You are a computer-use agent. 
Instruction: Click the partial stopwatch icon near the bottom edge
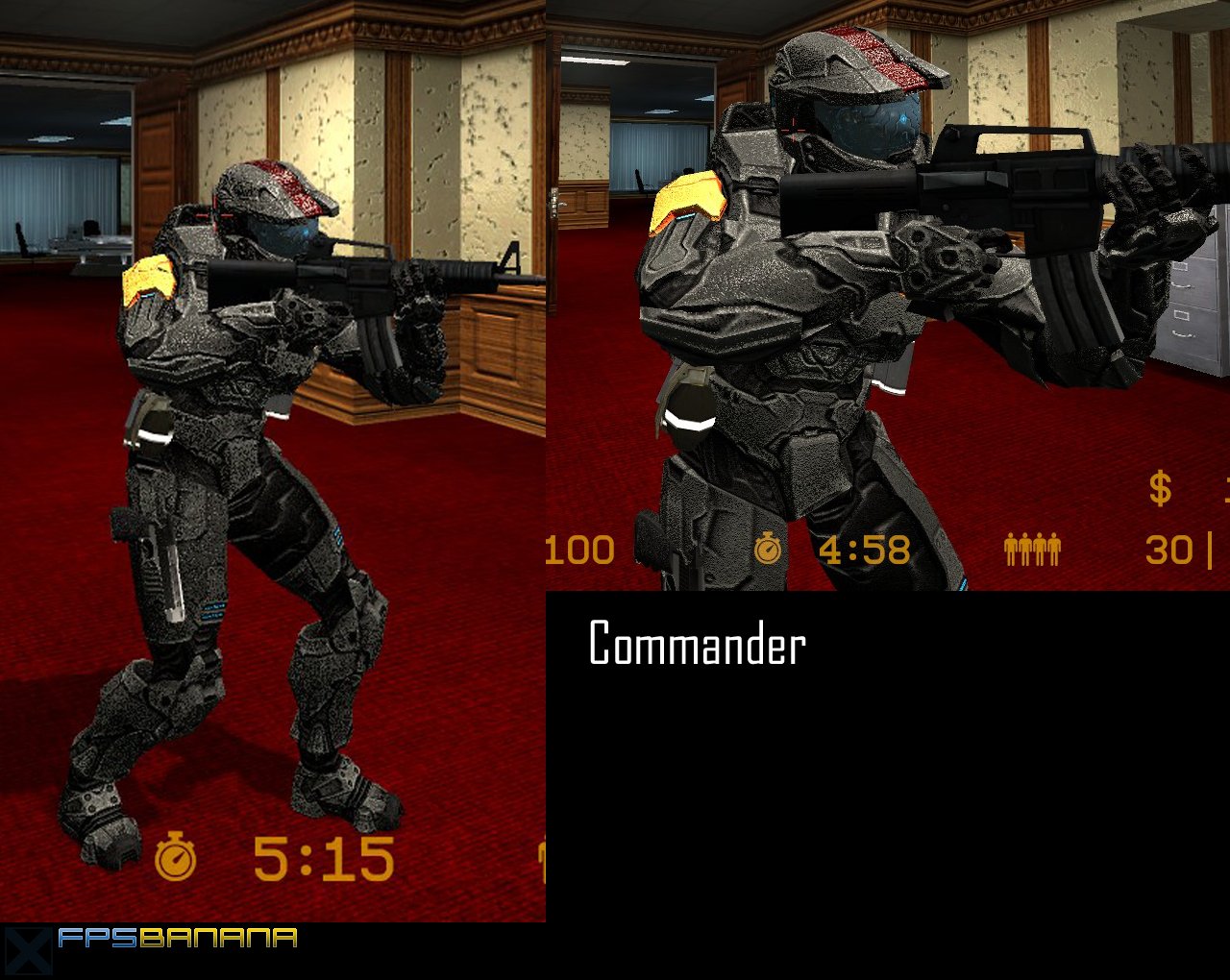(544, 858)
